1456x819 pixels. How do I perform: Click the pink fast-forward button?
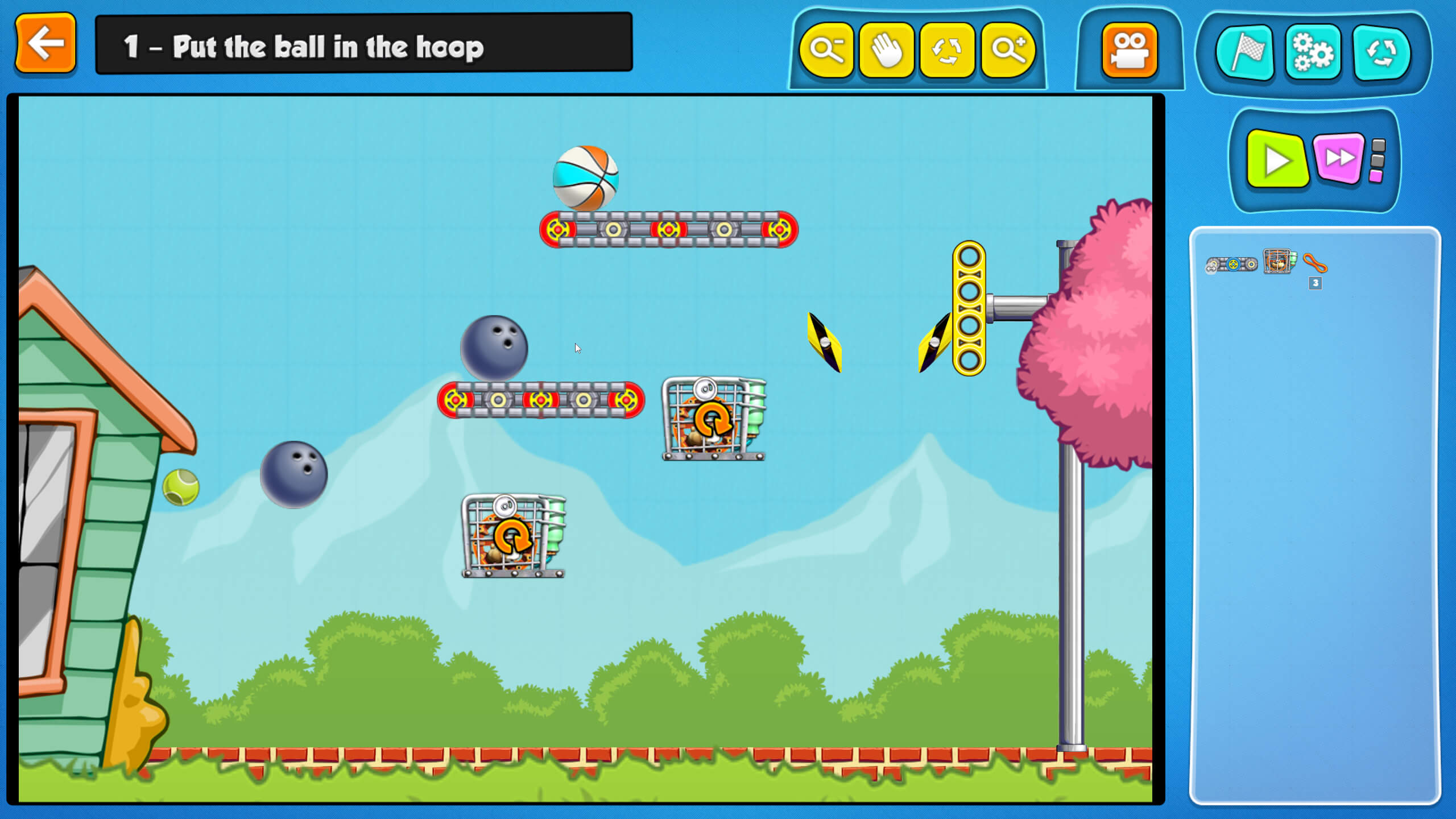tap(1339, 158)
